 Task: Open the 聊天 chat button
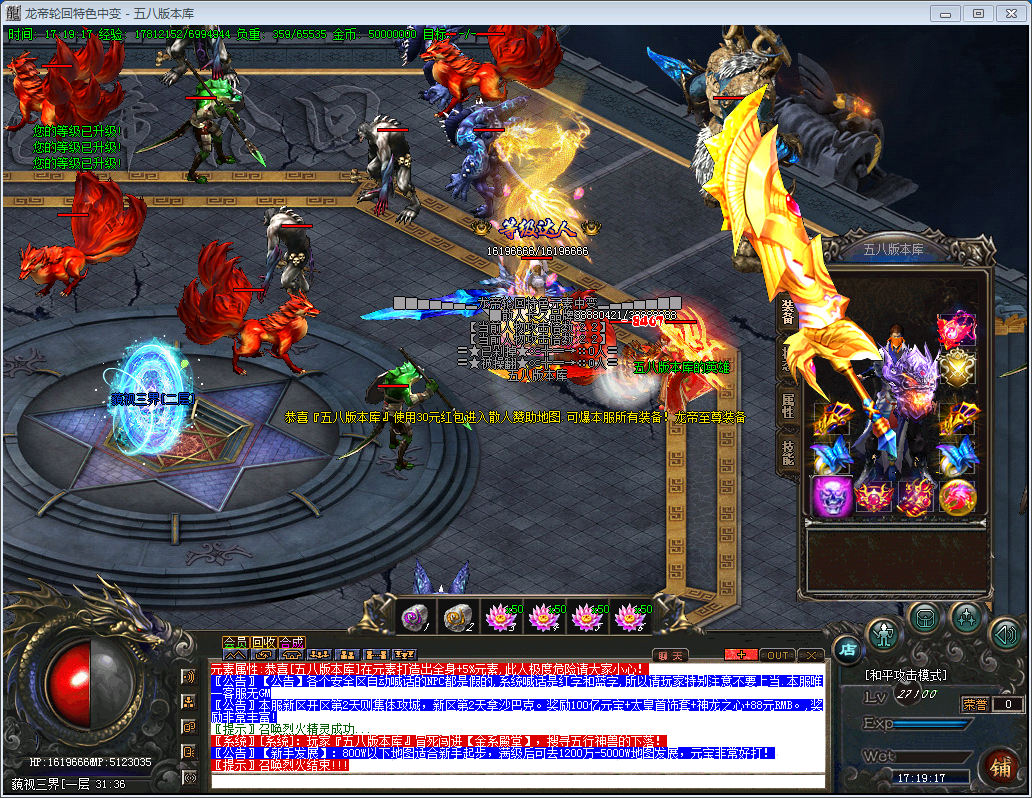click(670, 655)
